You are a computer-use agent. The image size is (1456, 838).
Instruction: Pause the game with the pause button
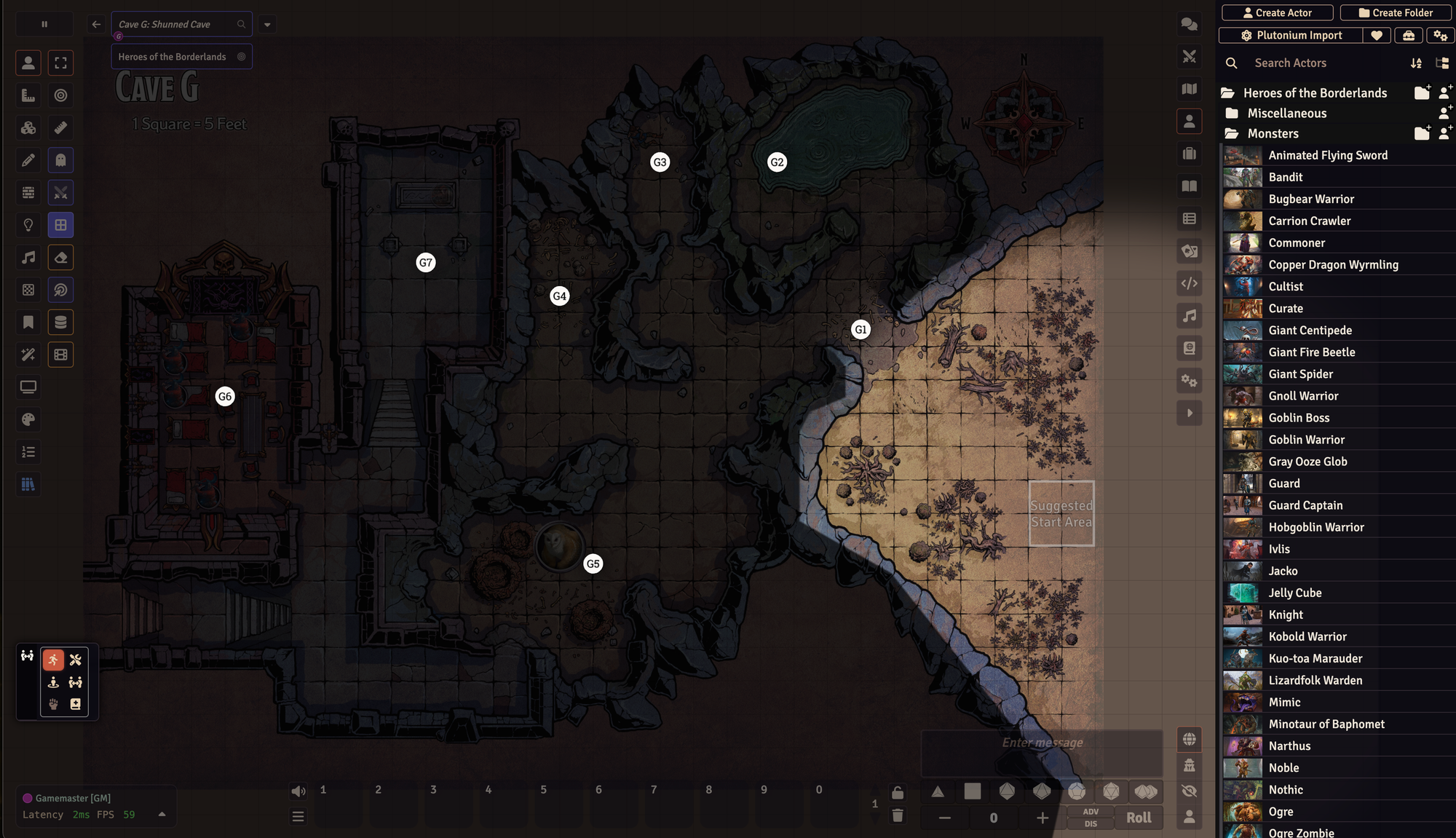point(44,24)
